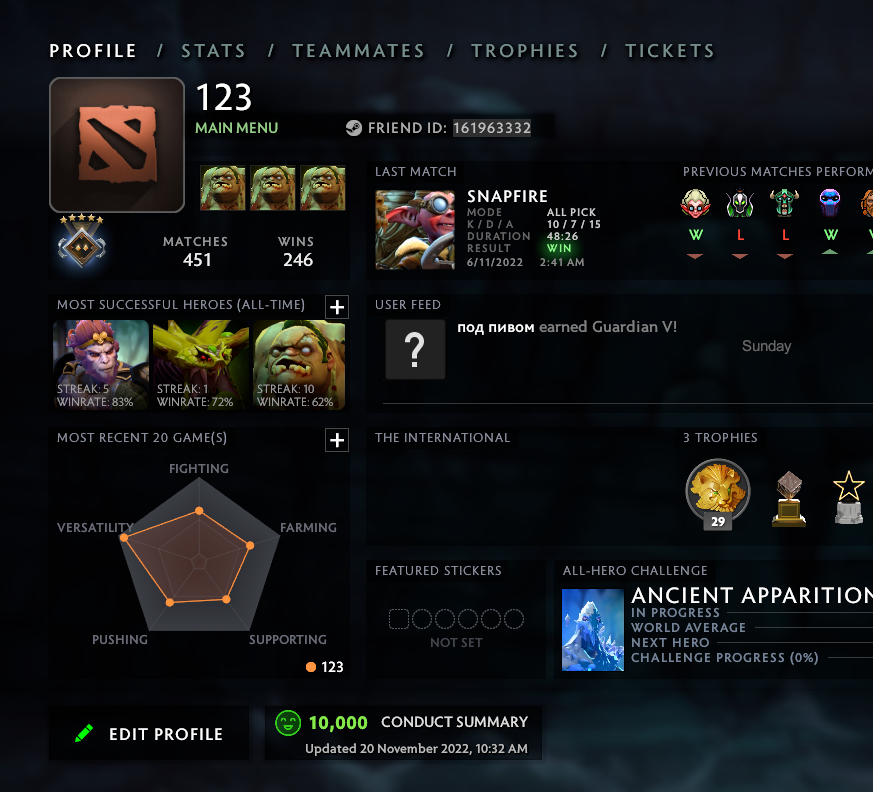Viewport: 873px width, 792px height.
Task: Select the Profile tab
Action: tap(93, 51)
